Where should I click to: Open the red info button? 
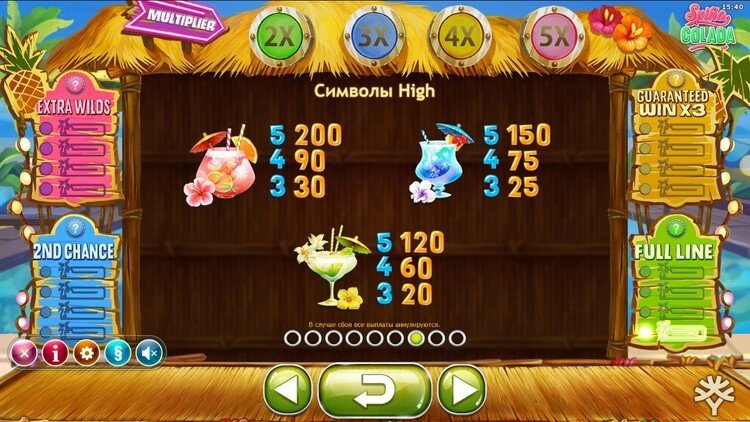pos(55,352)
